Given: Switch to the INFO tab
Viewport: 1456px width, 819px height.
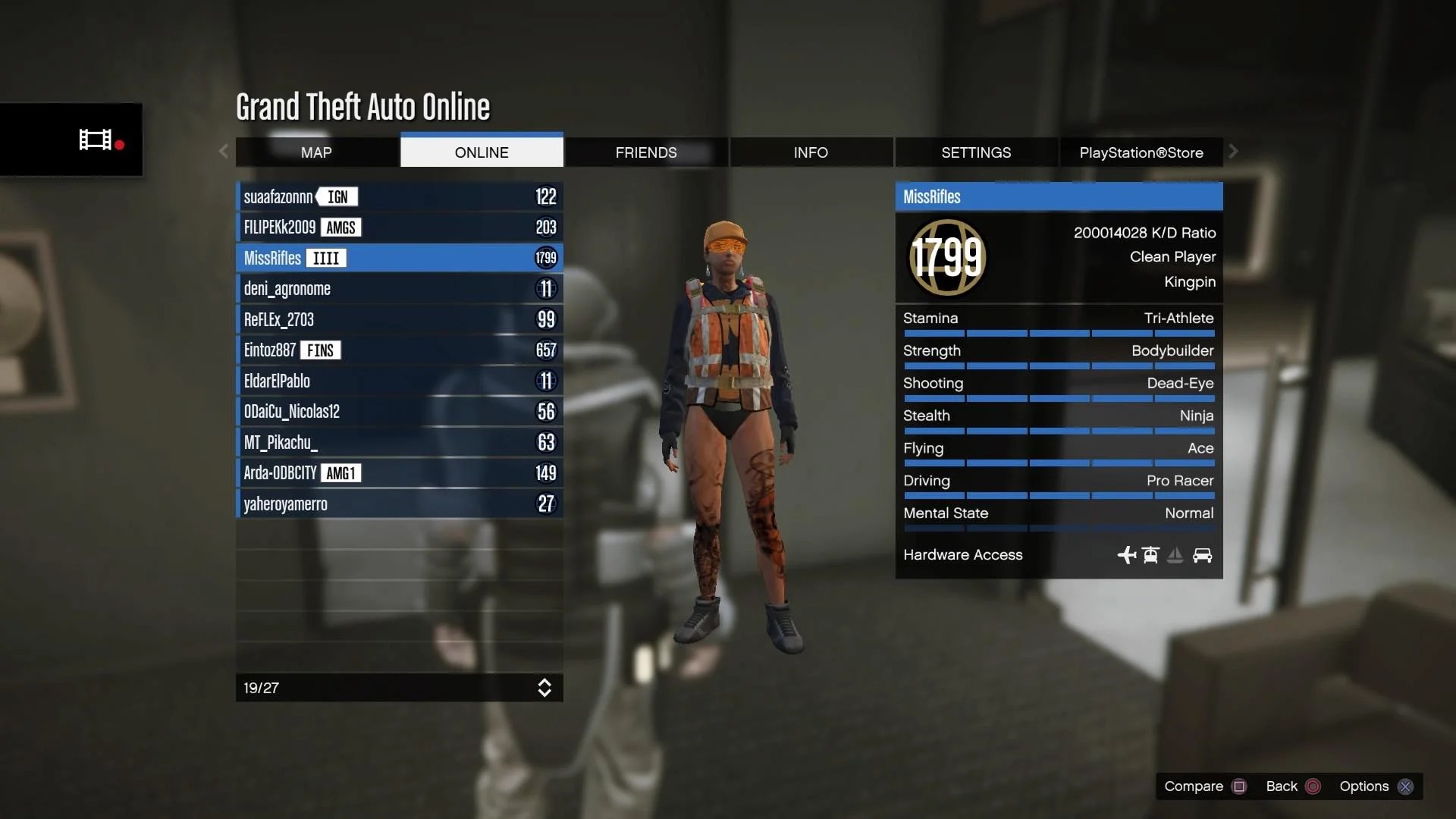Looking at the screenshot, I should click(811, 152).
